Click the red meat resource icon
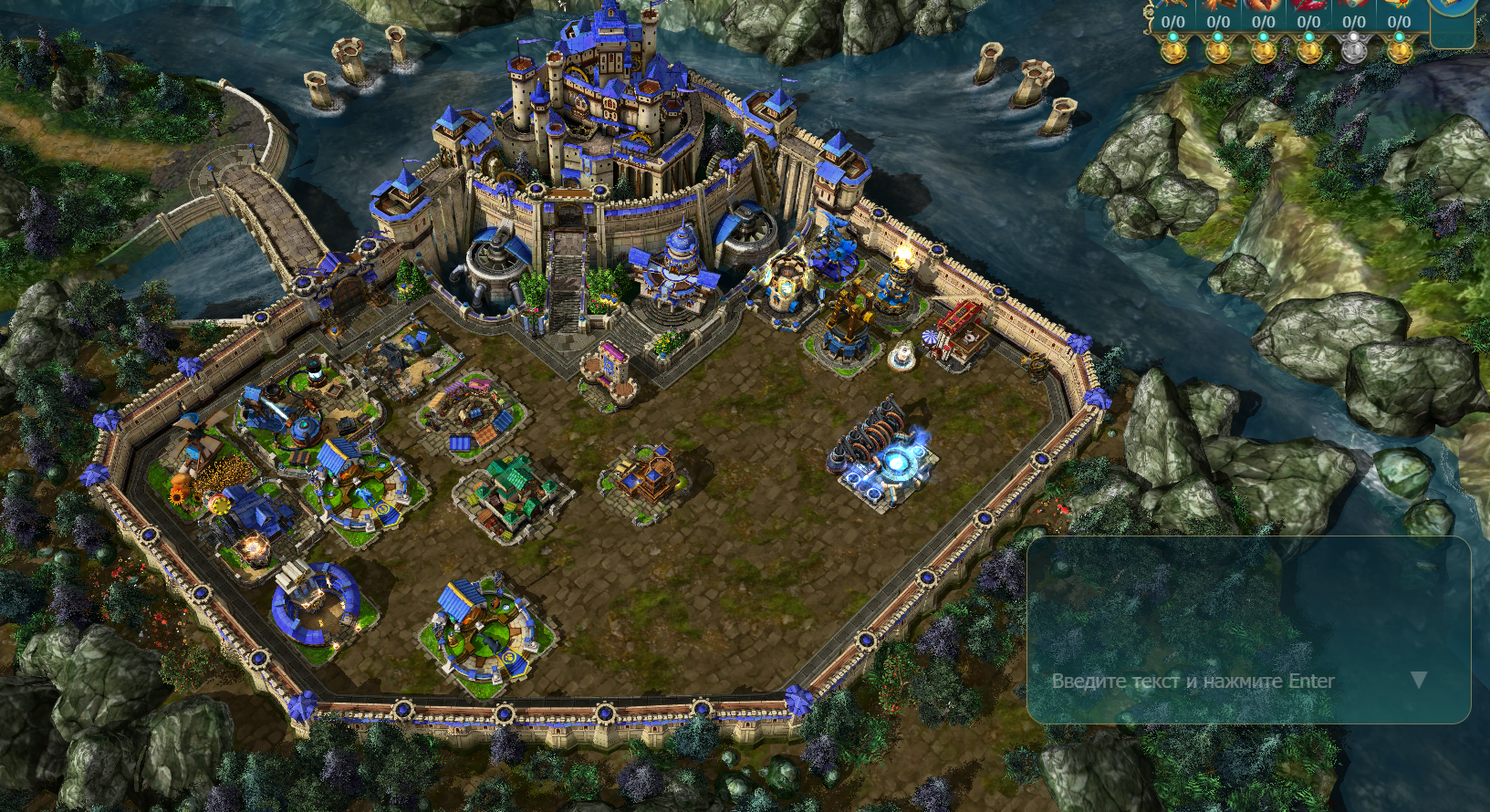 [x=1262, y=5]
